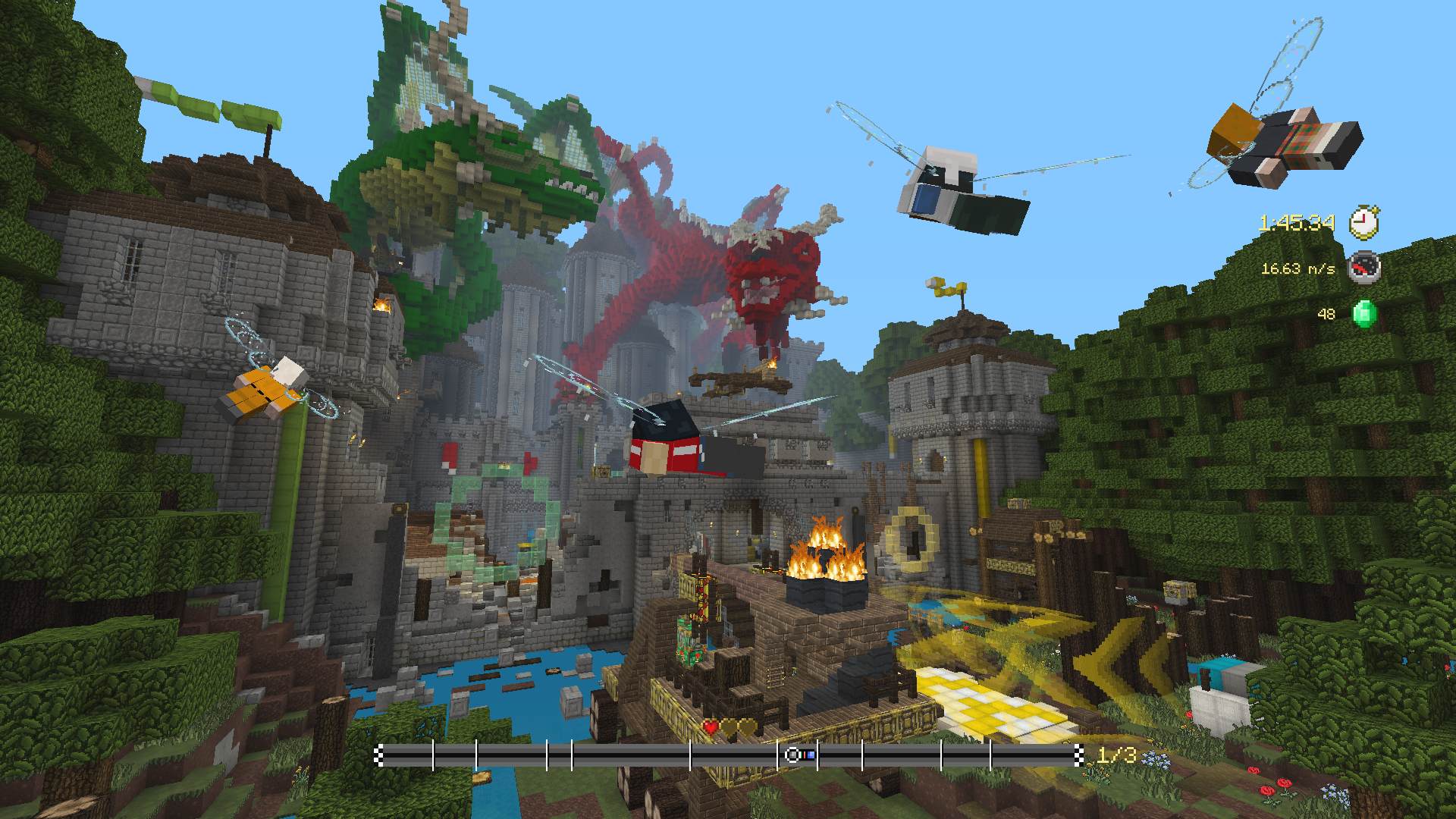Click the 16.63 m/s speed readout

click(x=1298, y=270)
